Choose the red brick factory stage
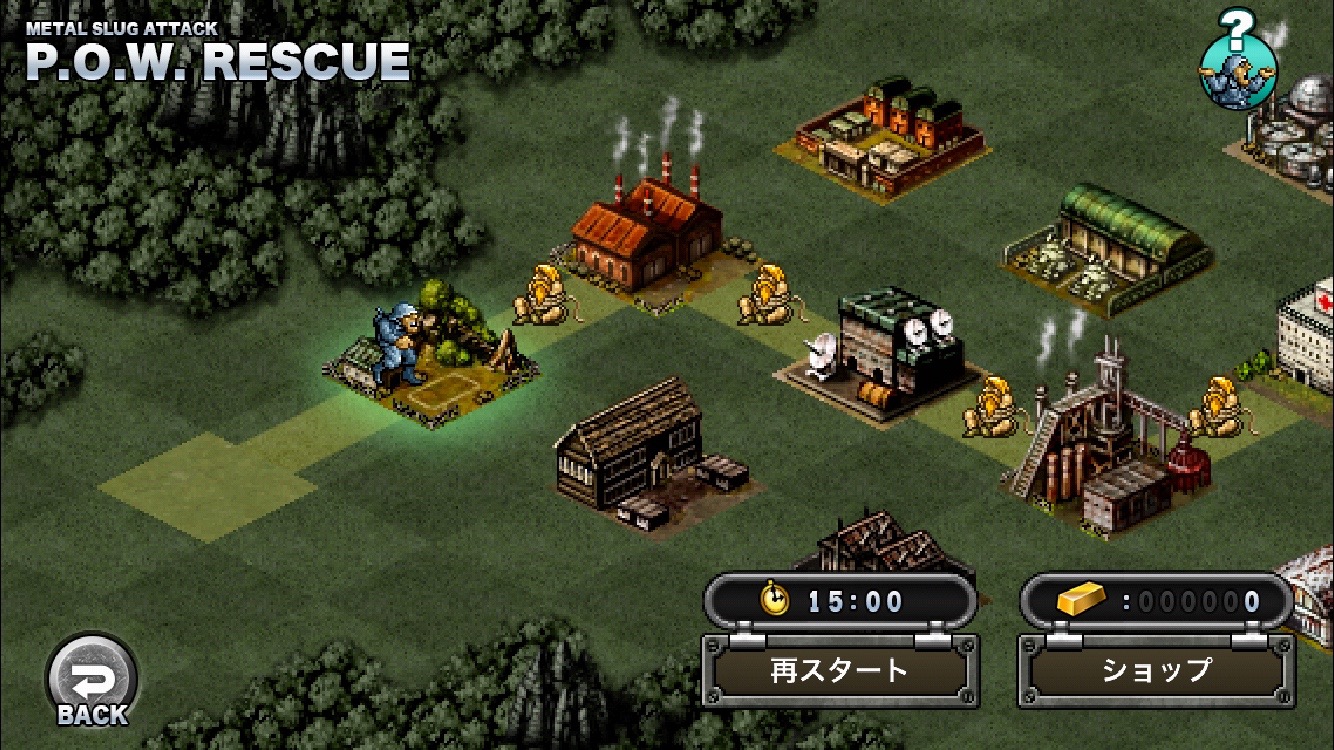1334x750 pixels. point(647,235)
